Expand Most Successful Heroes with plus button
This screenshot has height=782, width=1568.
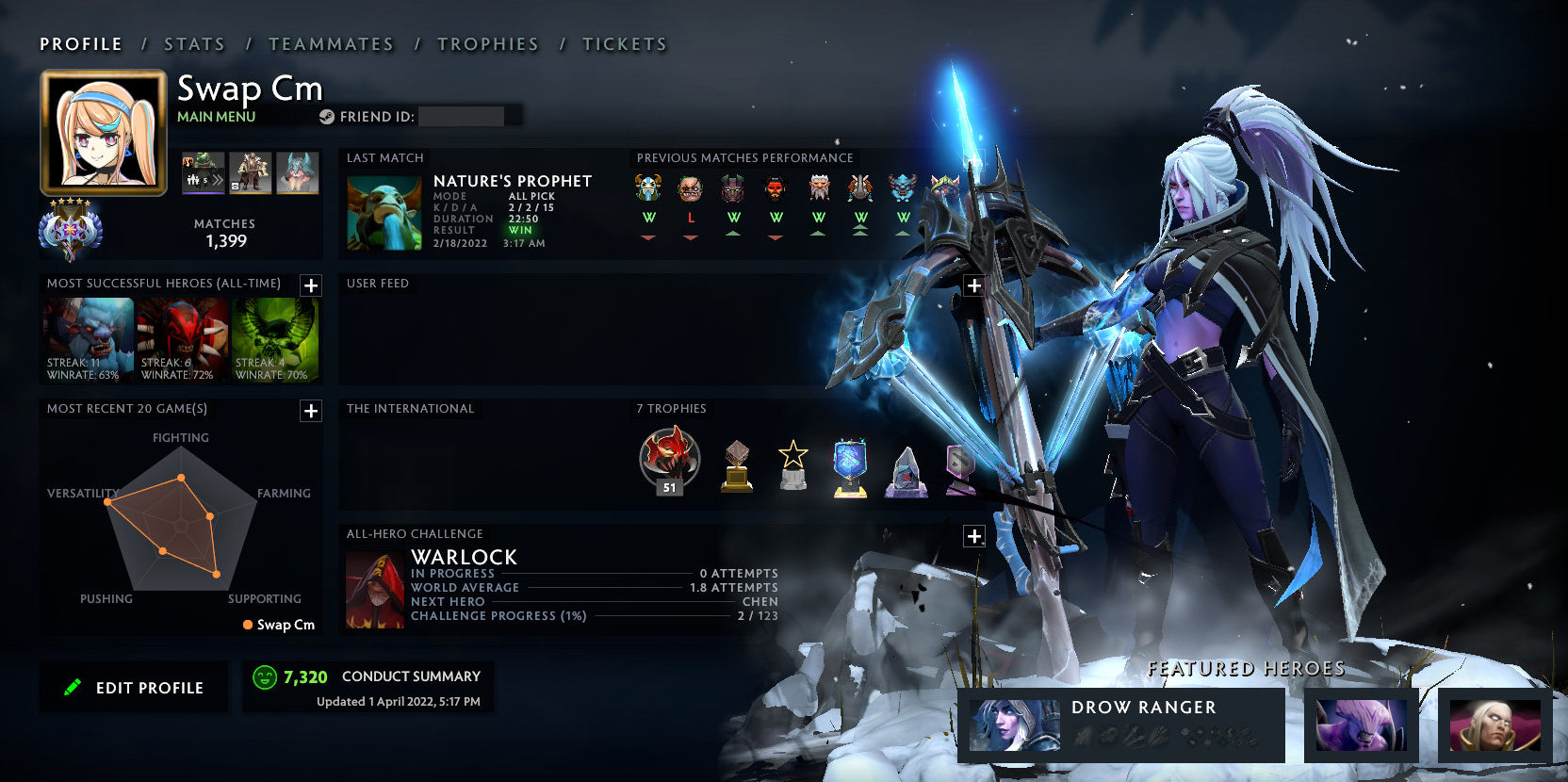[309, 285]
